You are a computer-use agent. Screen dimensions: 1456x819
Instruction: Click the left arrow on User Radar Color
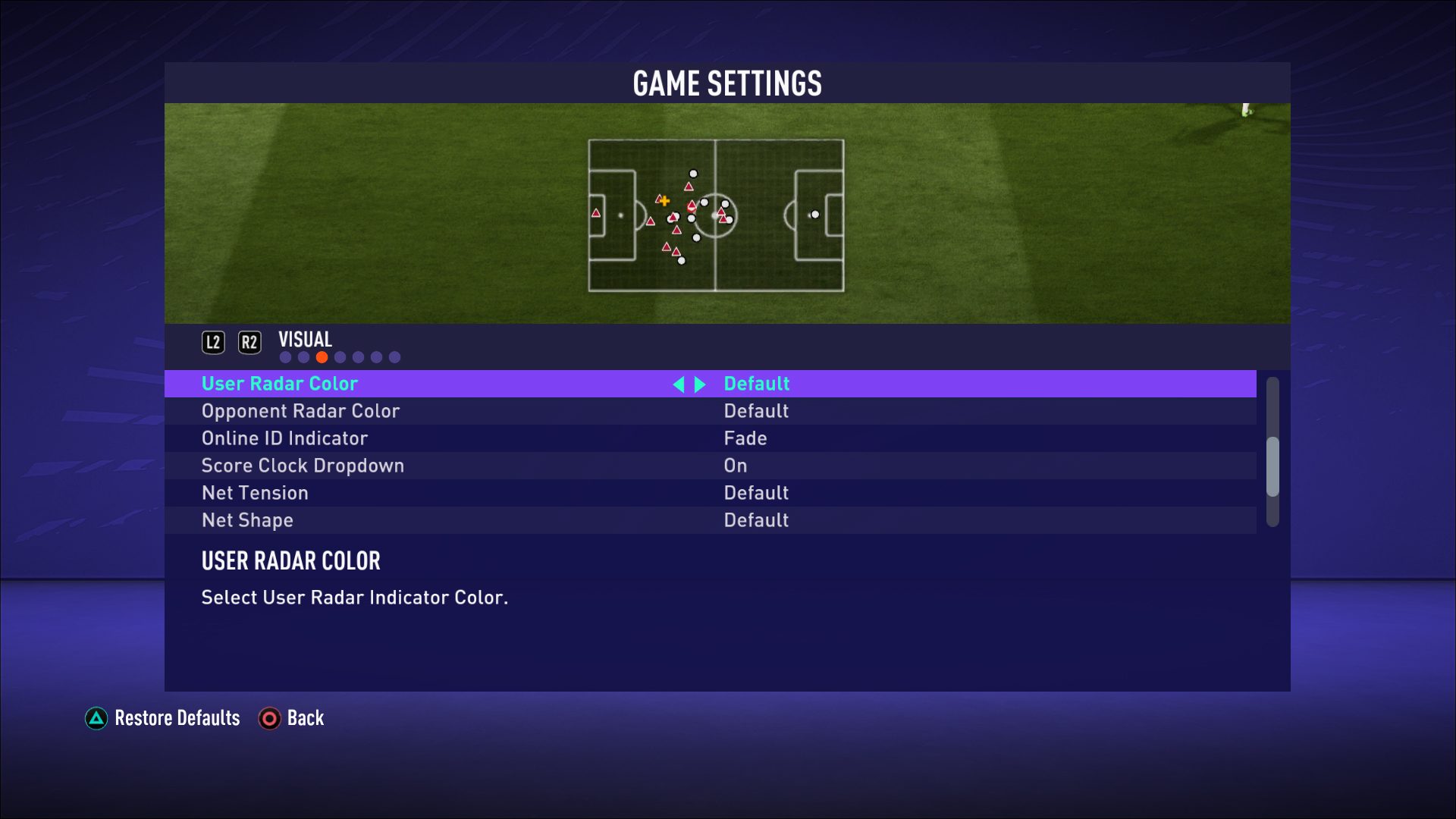680,384
